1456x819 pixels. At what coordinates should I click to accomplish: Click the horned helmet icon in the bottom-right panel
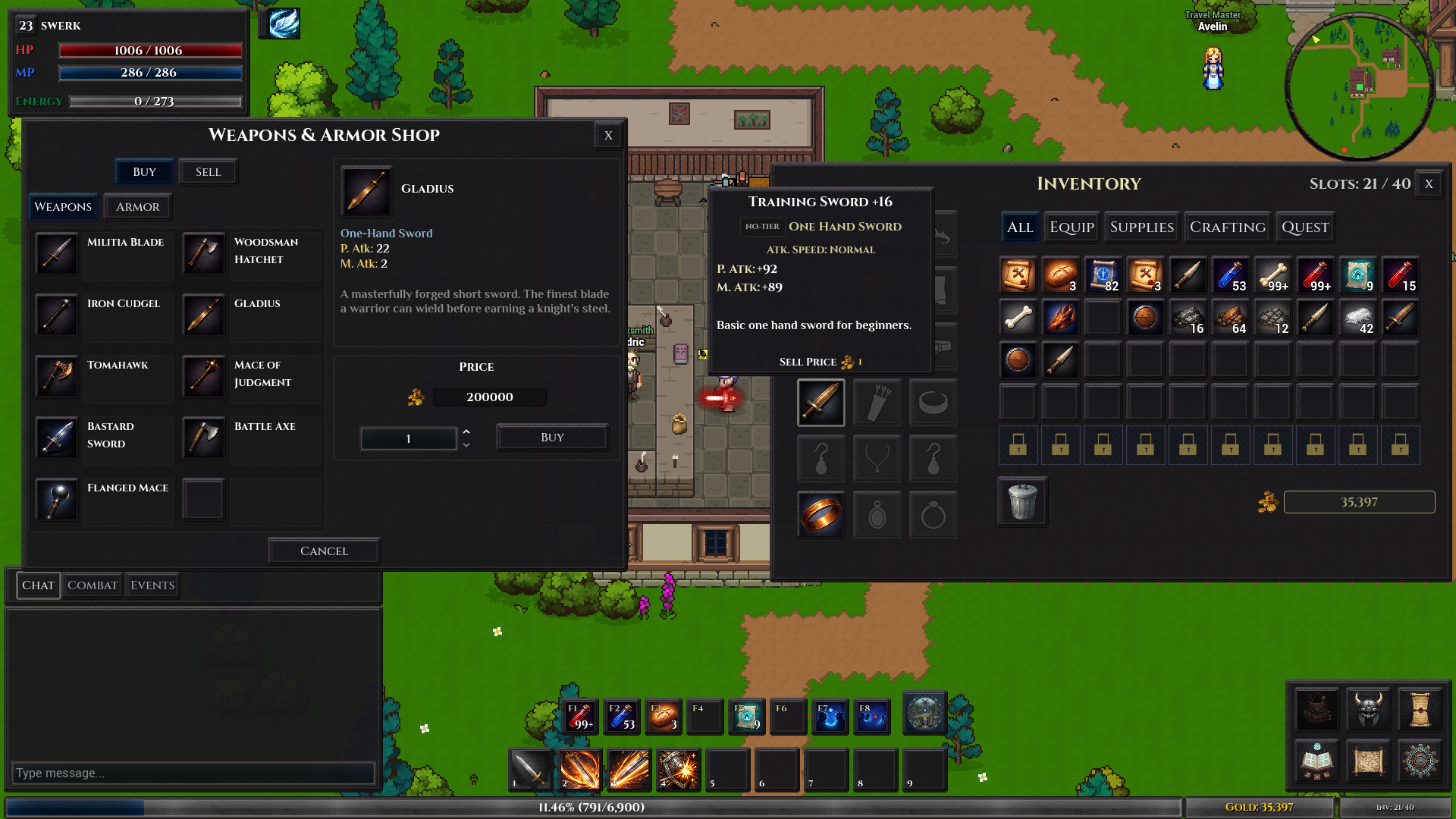(x=1367, y=710)
